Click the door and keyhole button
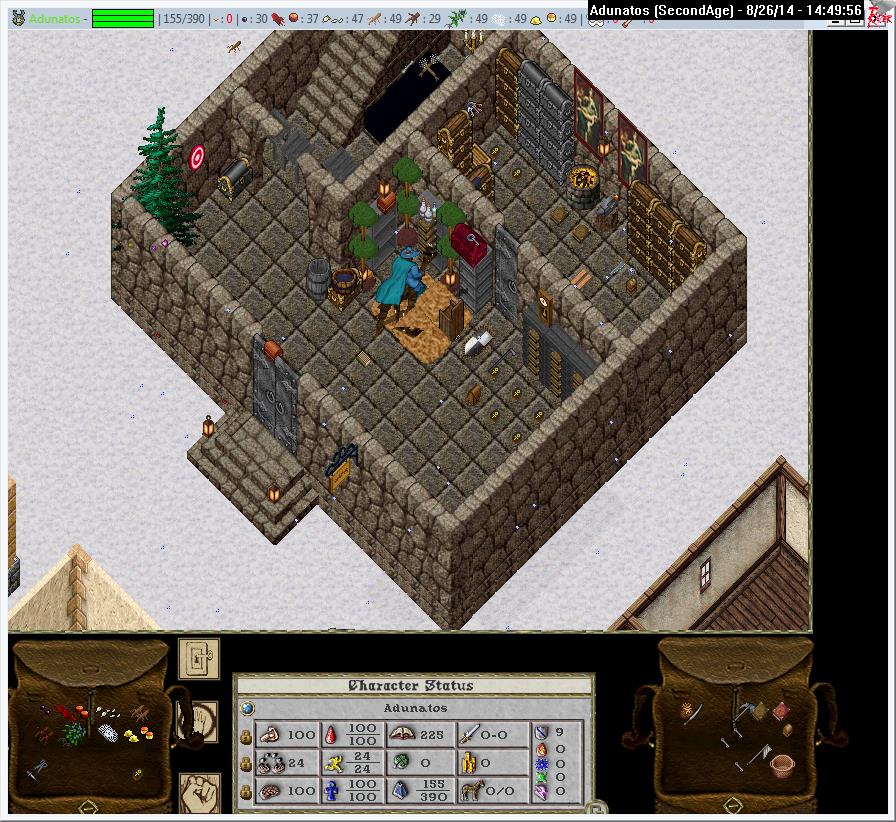The height and width of the screenshot is (822, 896). point(199,658)
